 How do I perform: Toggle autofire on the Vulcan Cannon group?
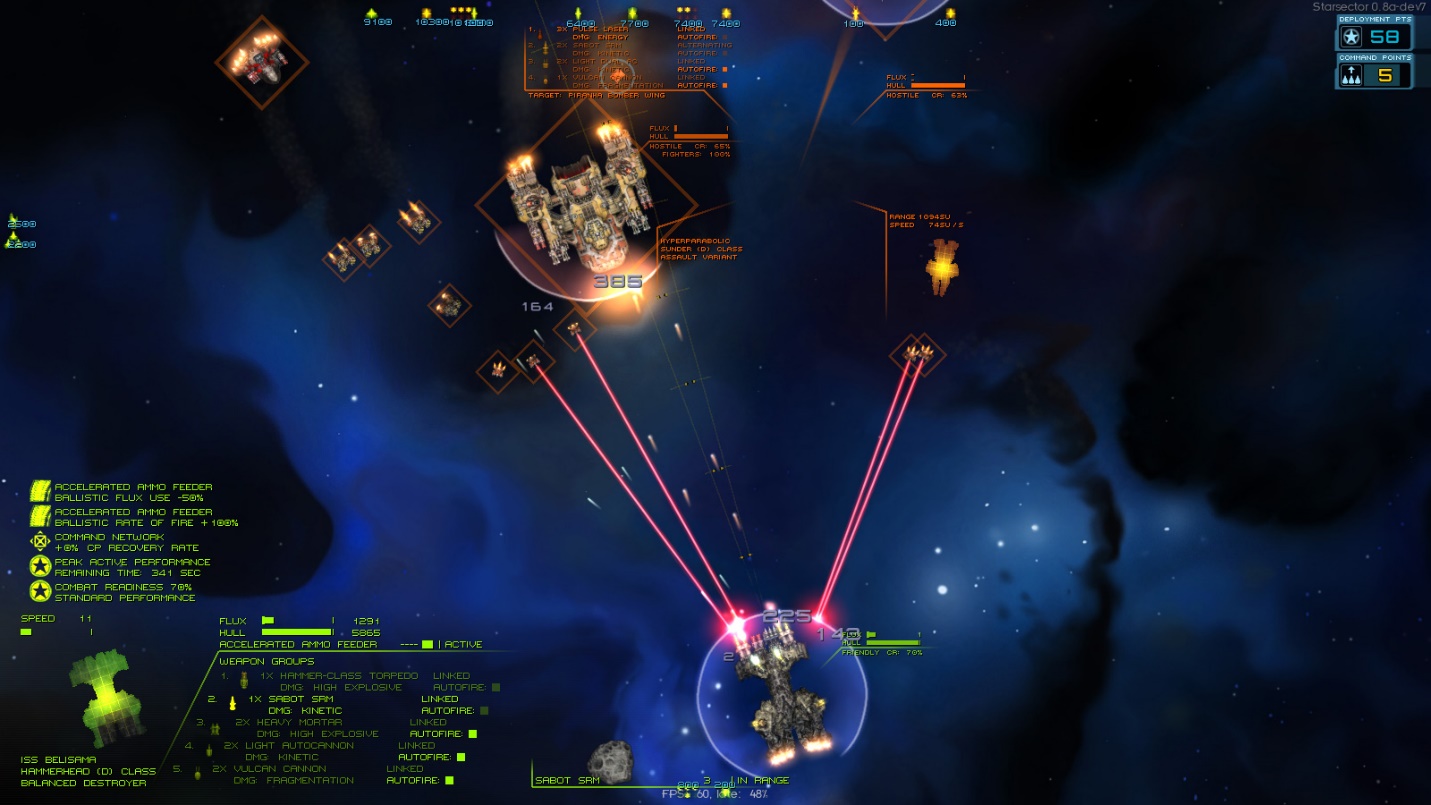coord(449,781)
